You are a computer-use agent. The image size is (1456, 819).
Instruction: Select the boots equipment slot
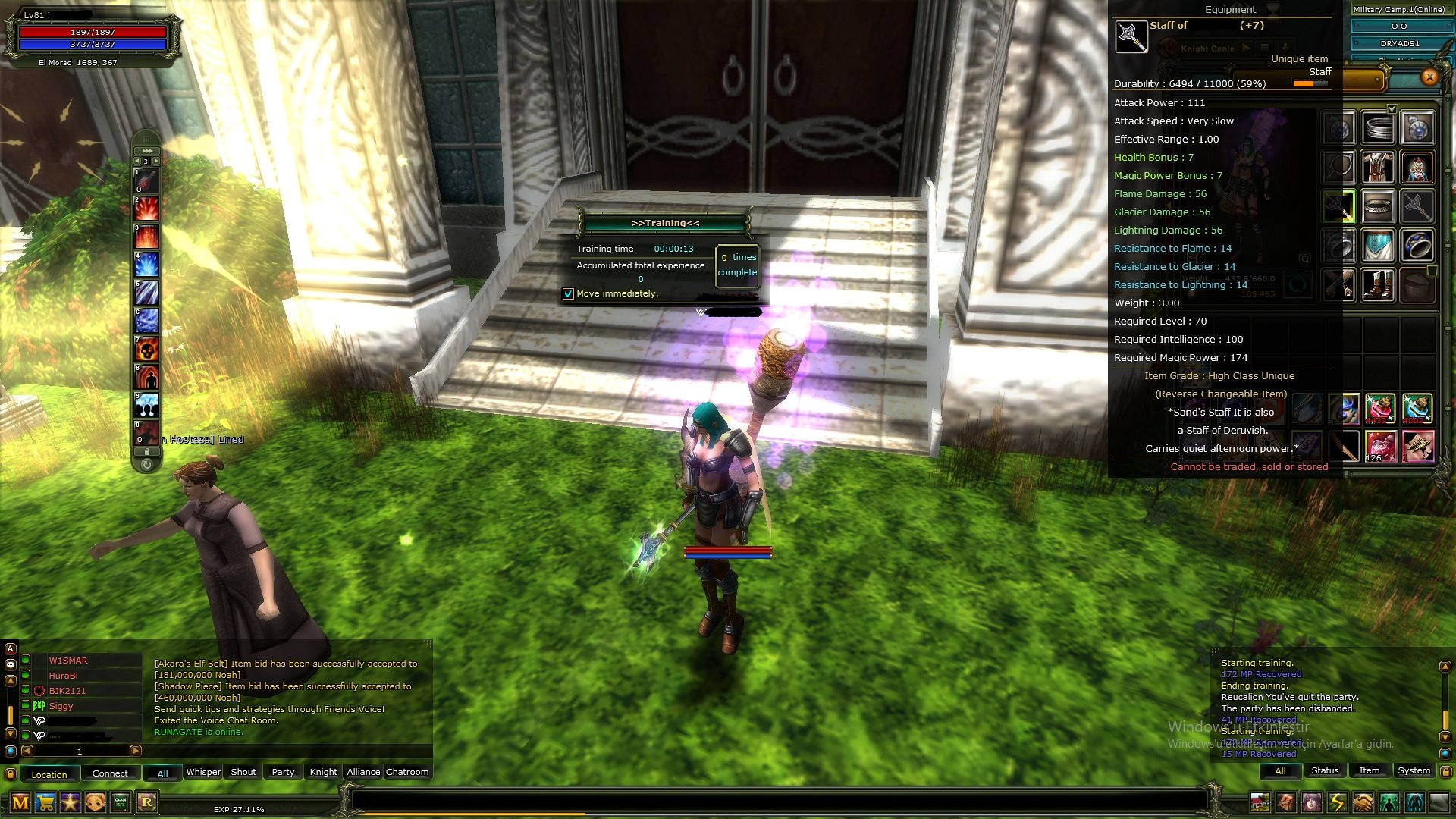tap(1377, 286)
